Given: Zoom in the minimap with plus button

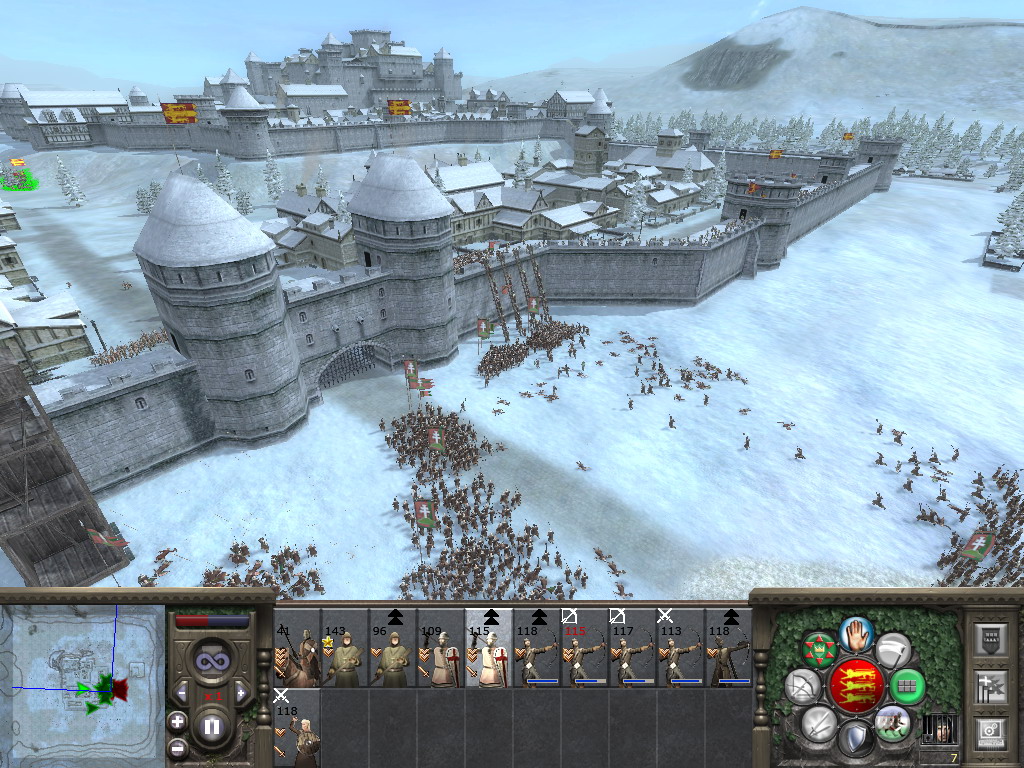Looking at the screenshot, I should (x=177, y=721).
